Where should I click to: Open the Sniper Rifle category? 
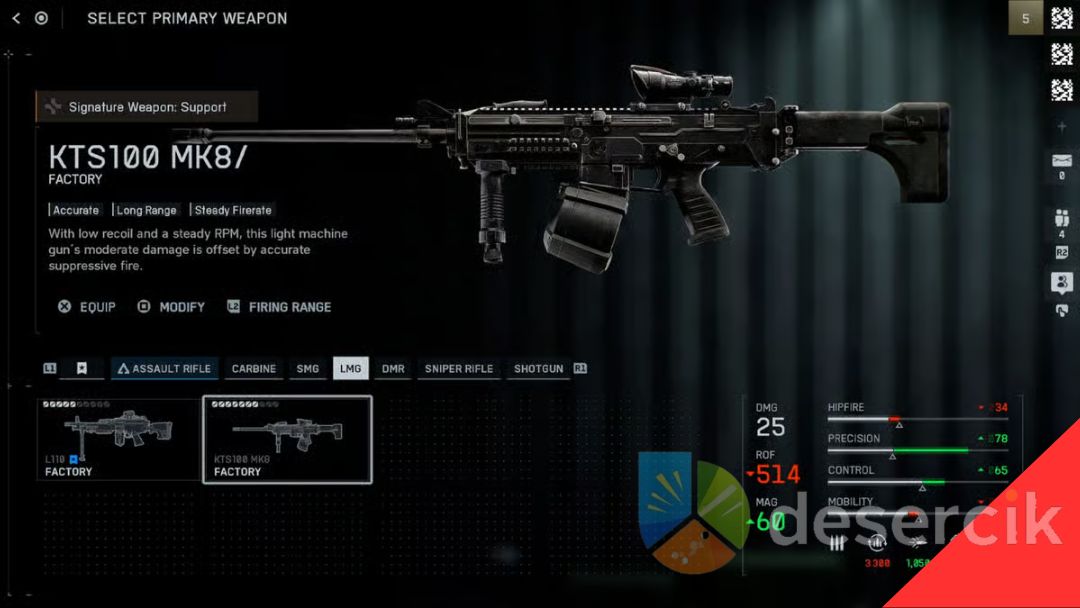(x=458, y=369)
